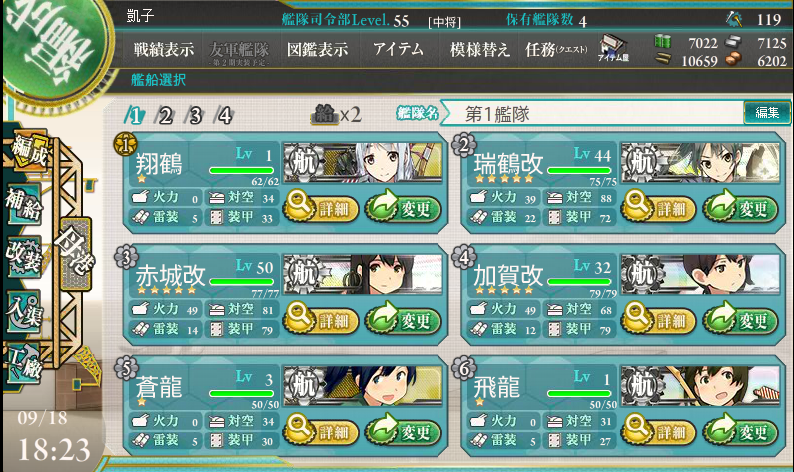Show 詳細 details for 赤城改

click(322, 321)
